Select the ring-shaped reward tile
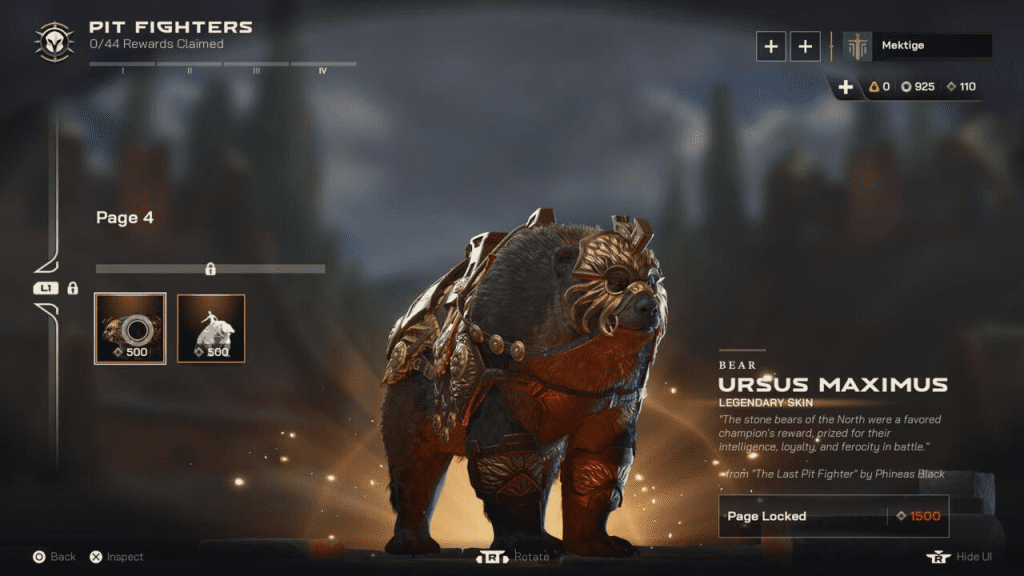 130,328
